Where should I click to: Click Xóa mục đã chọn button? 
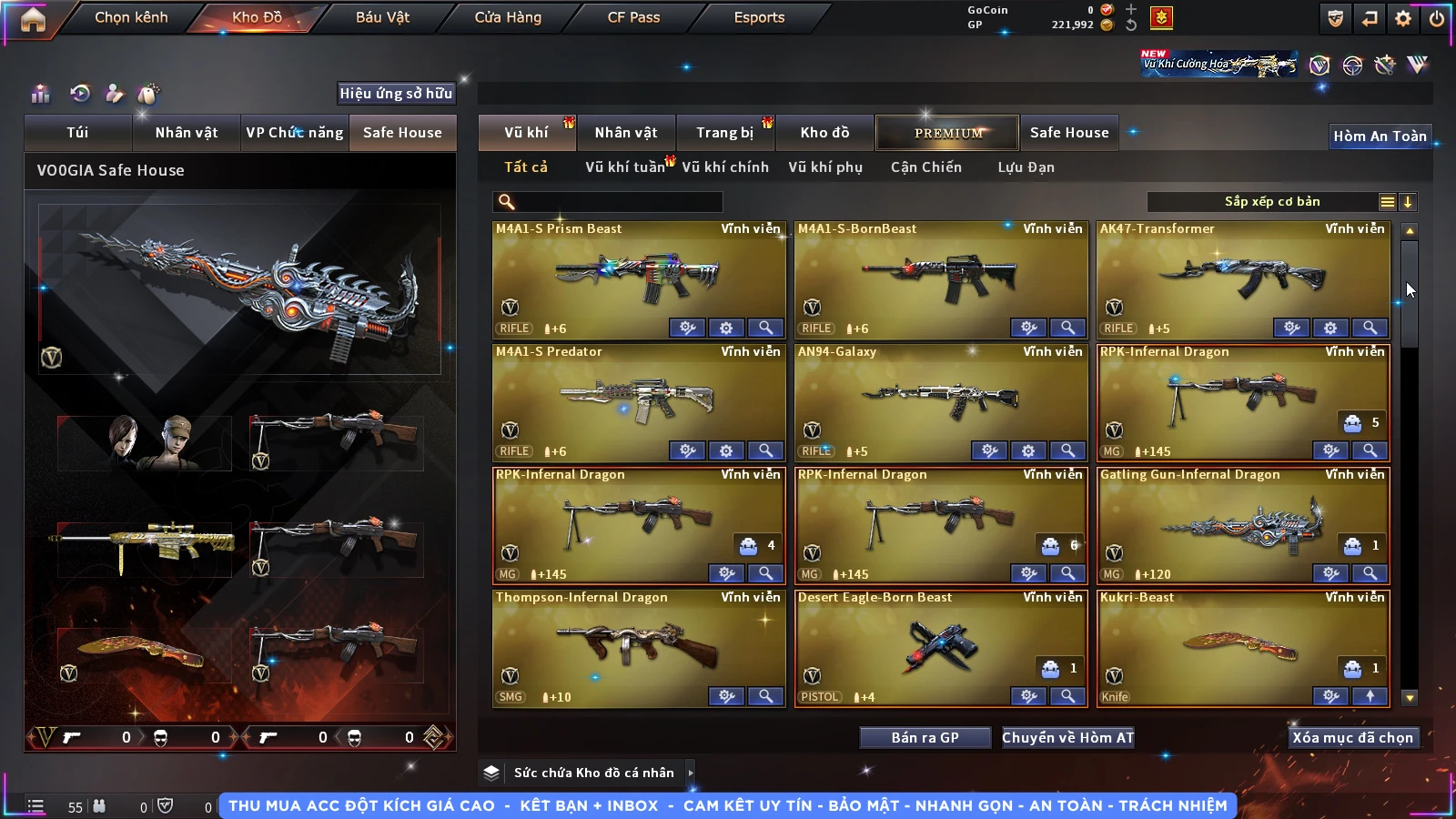tap(1352, 738)
